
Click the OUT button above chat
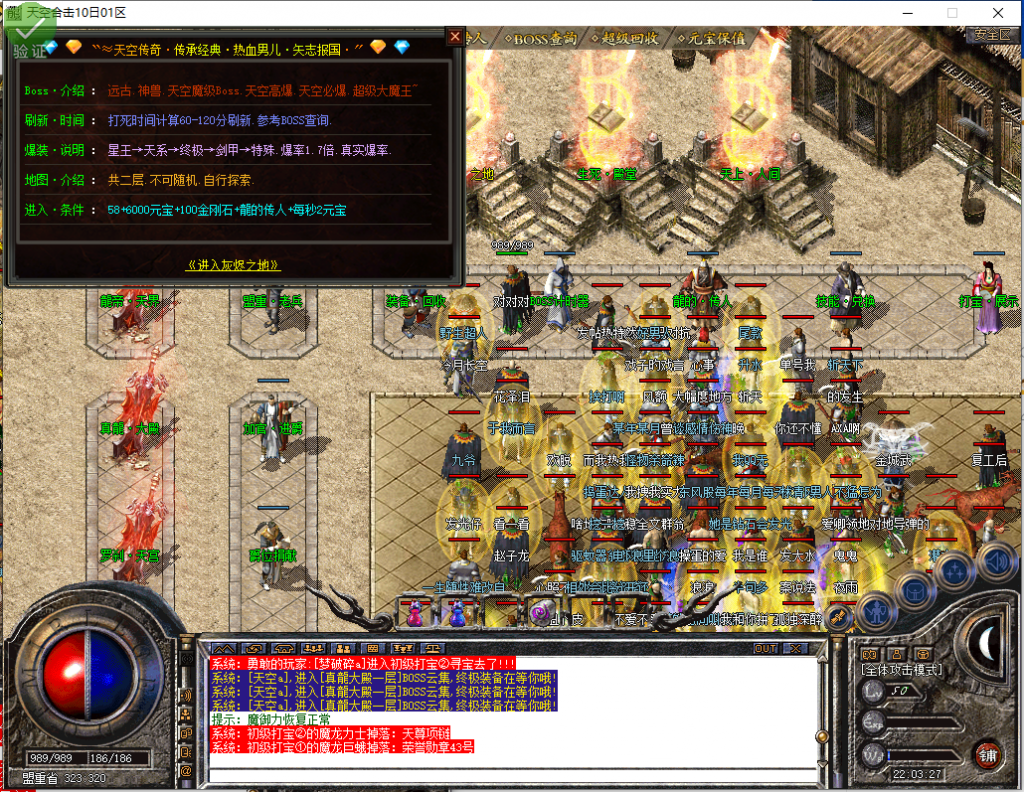click(x=765, y=648)
